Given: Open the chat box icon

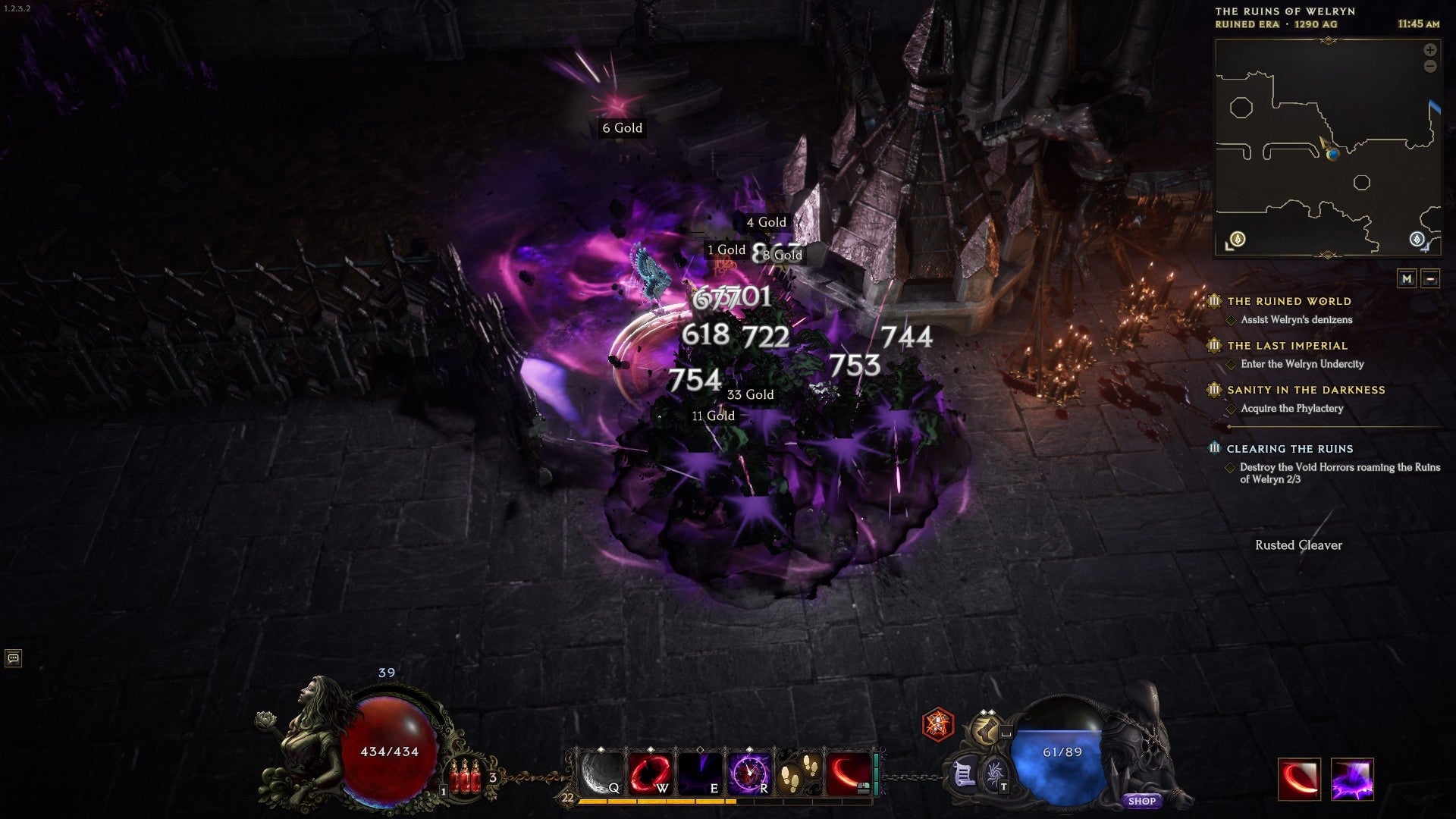Looking at the screenshot, I should click(13, 658).
